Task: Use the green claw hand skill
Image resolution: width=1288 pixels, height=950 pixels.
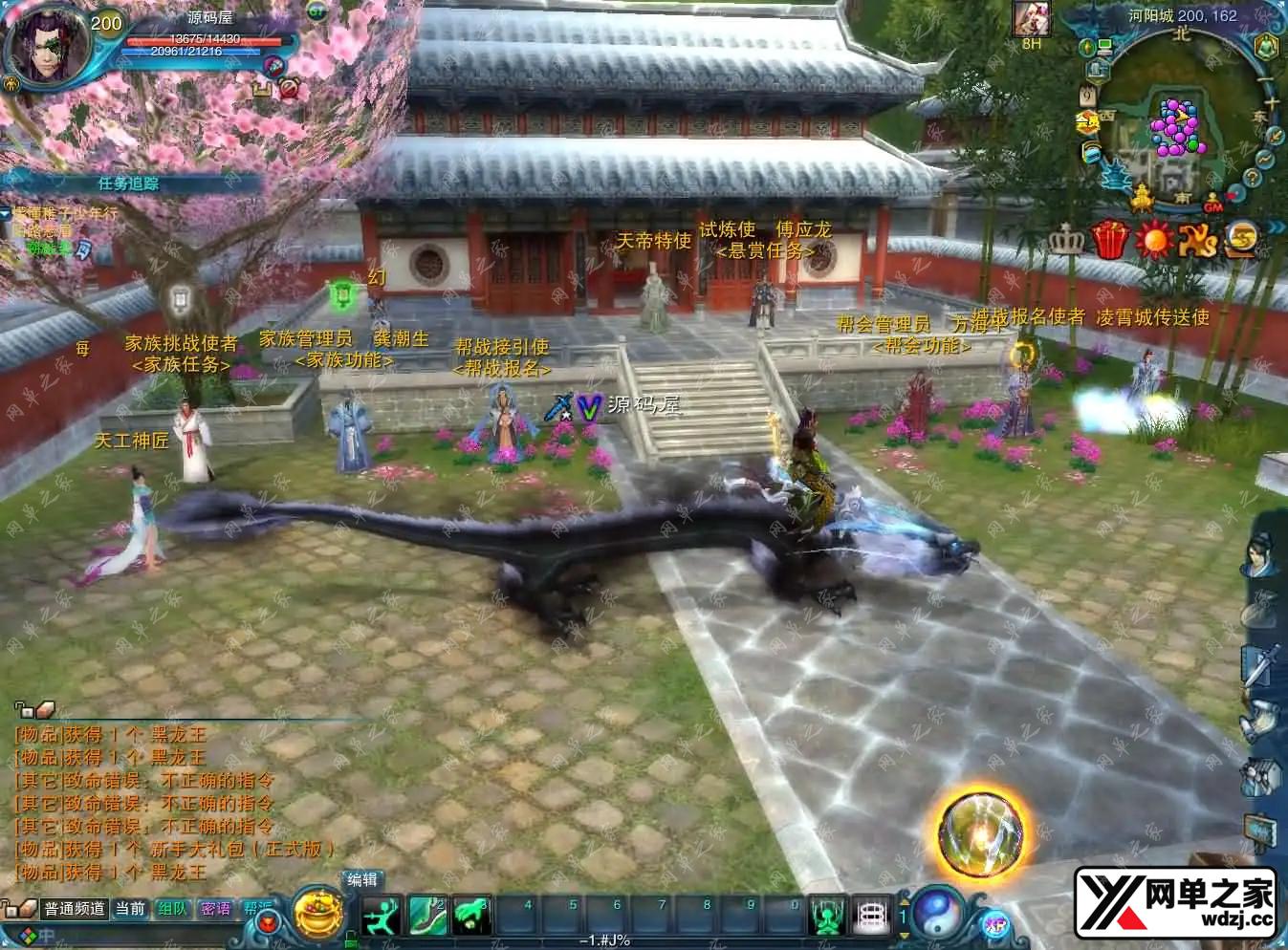Action: 470,915
